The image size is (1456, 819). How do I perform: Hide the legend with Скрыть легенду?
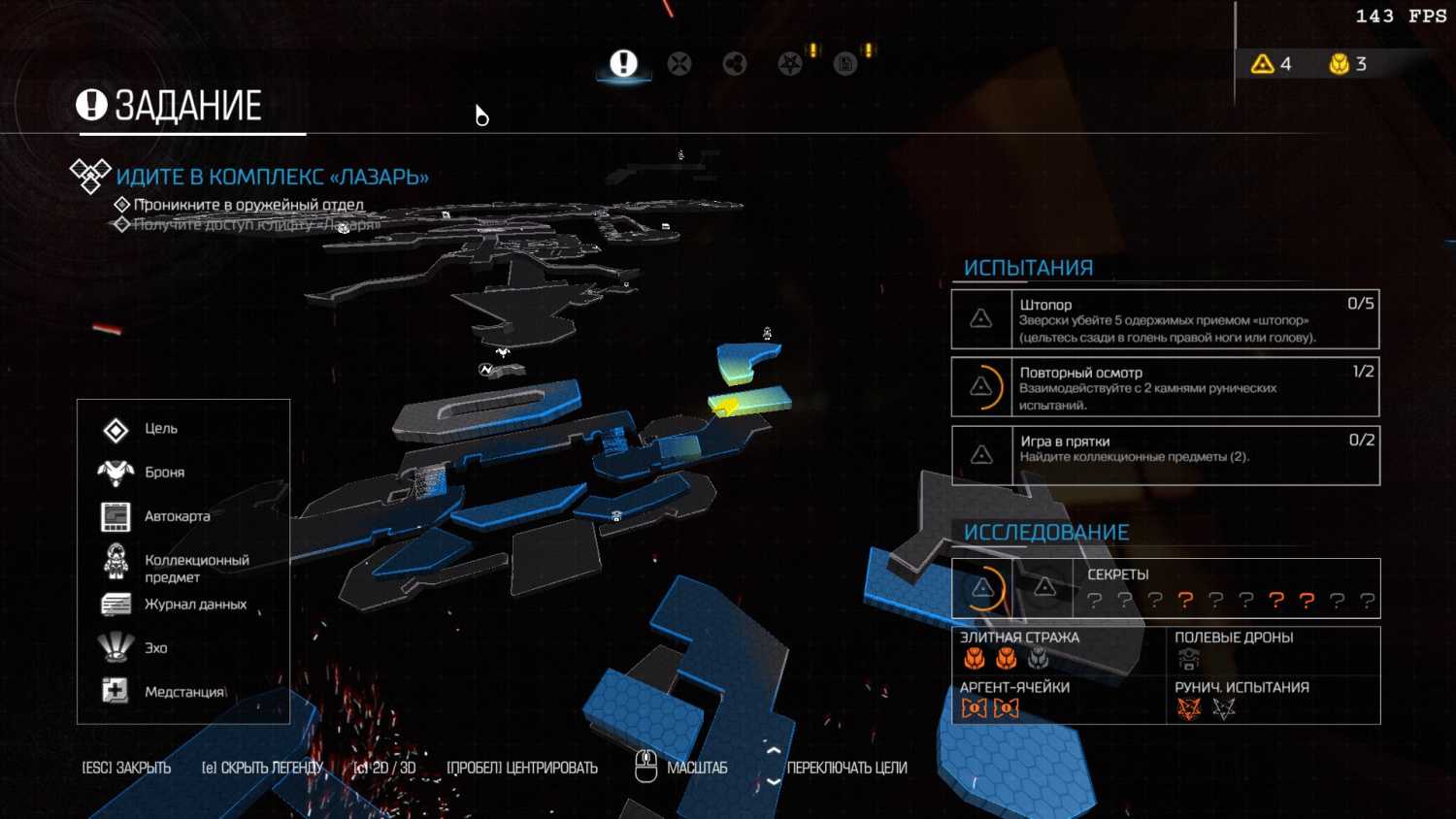tap(262, 768)
